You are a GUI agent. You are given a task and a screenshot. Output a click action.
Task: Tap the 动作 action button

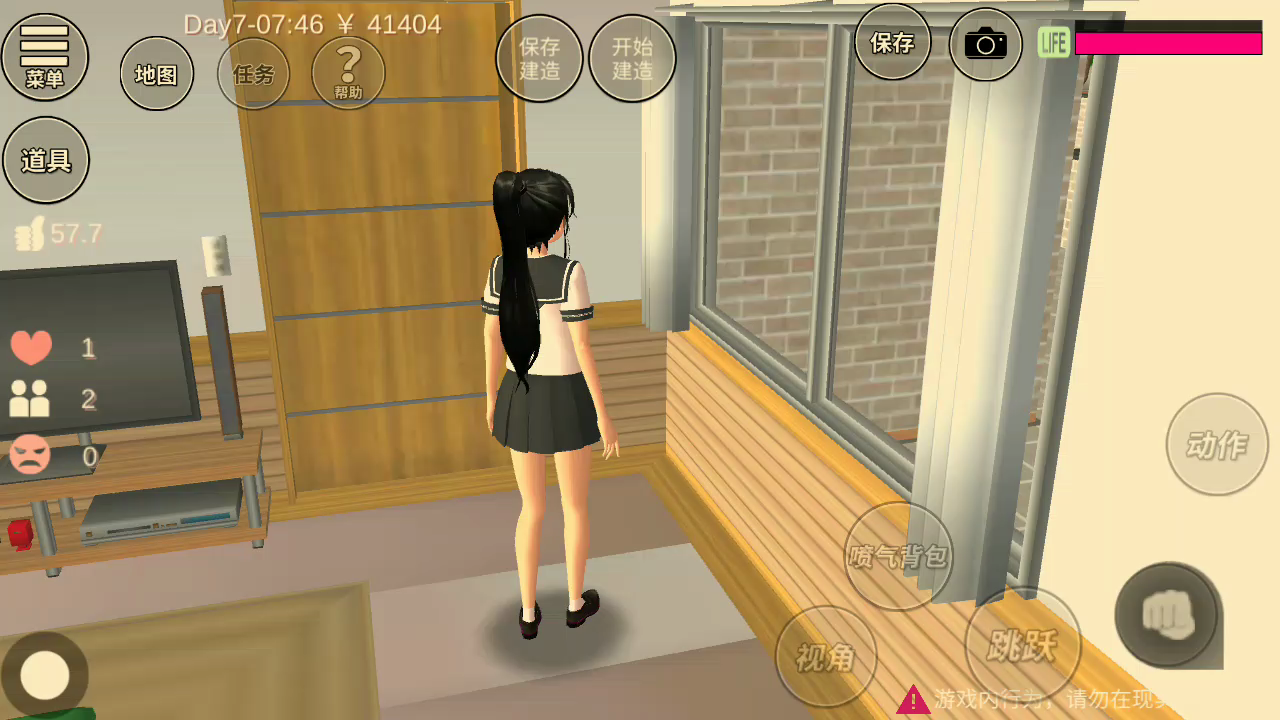[1217, 444]
